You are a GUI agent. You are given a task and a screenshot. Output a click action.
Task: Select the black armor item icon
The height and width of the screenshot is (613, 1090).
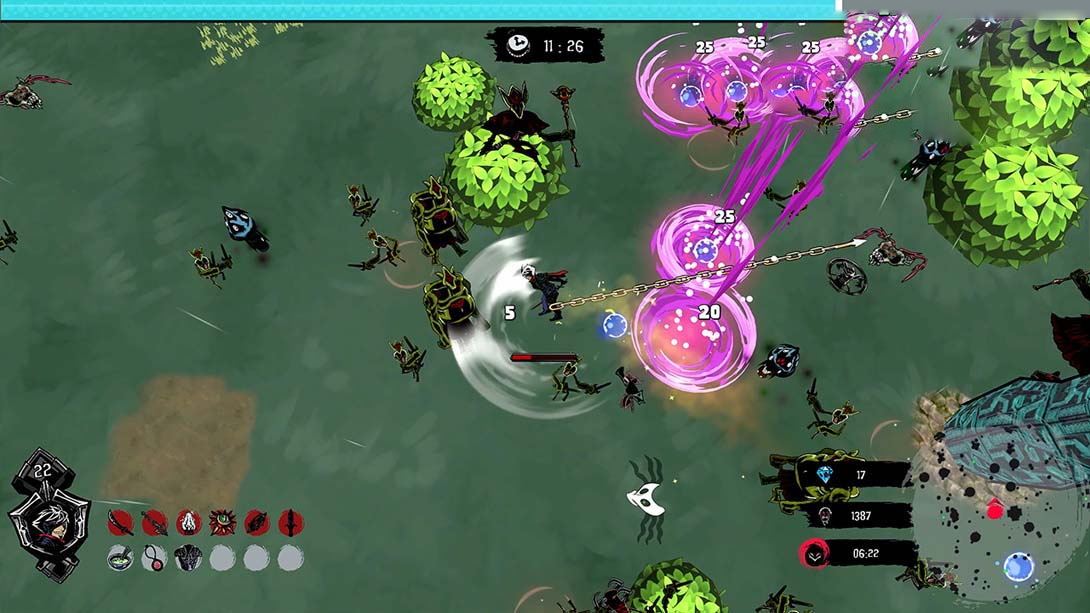coord(189,558)
